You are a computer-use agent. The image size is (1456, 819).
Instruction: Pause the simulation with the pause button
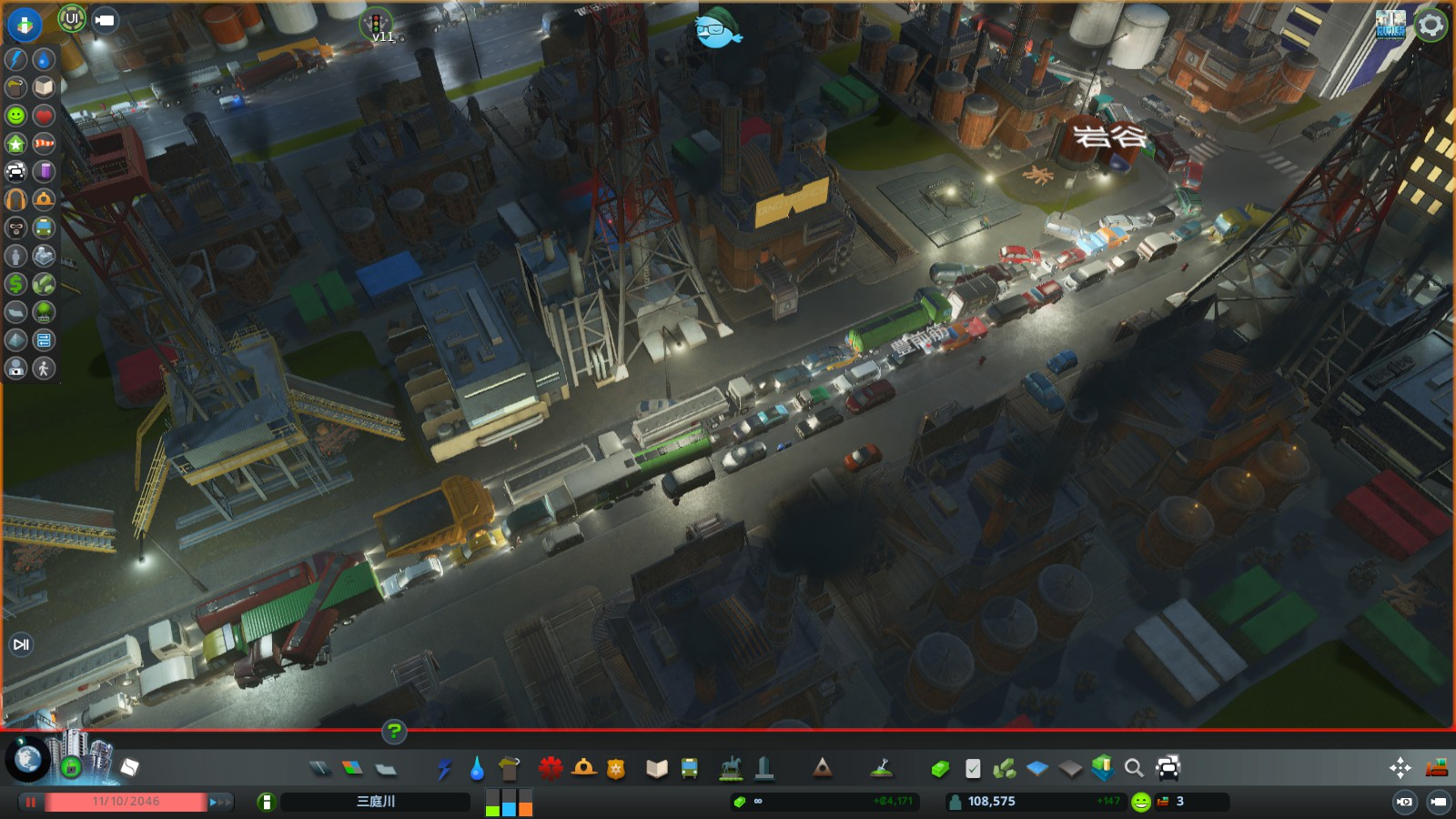(x=31, y=802)
